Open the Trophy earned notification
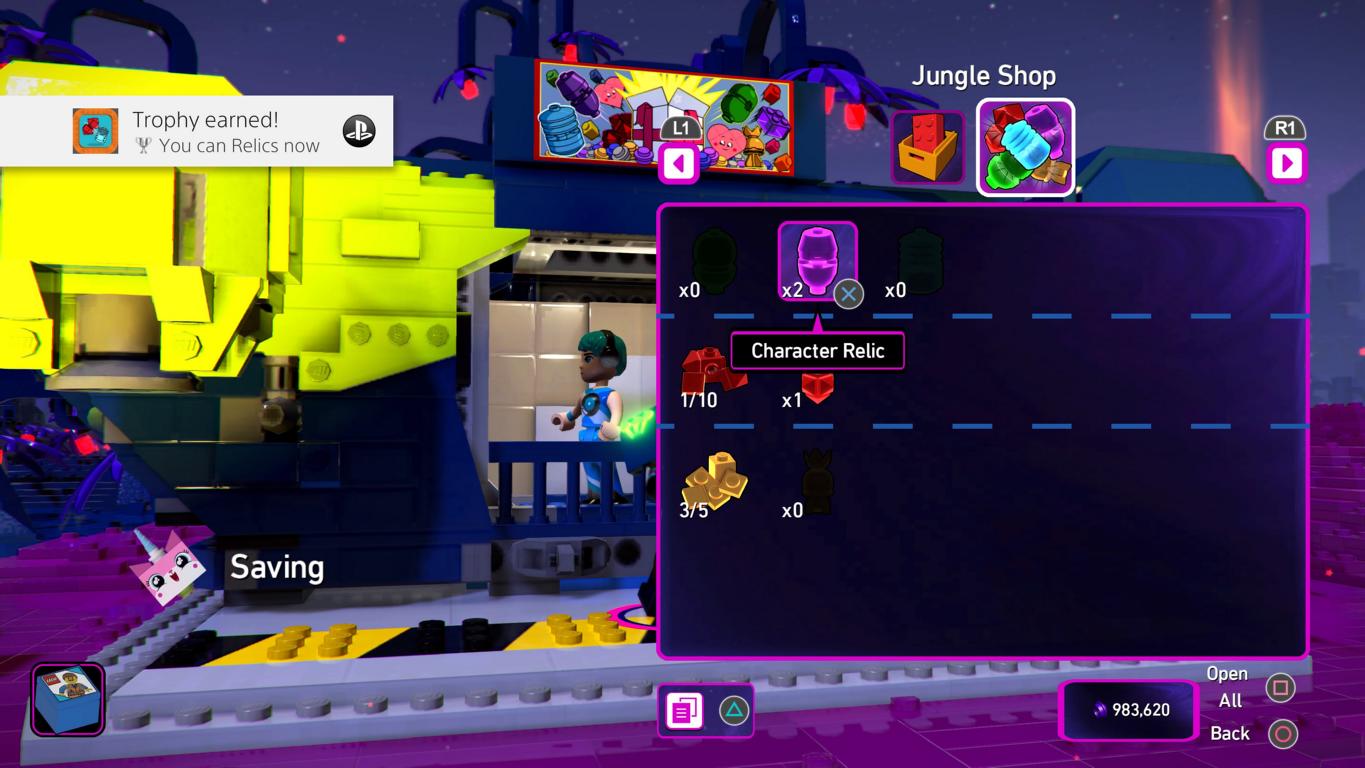 (197, 131)
